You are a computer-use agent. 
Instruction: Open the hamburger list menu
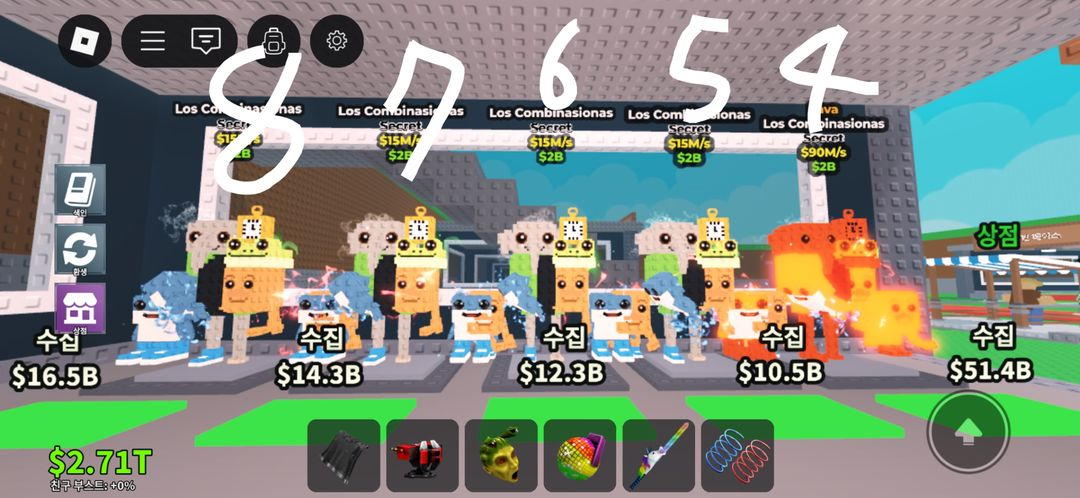152,40
